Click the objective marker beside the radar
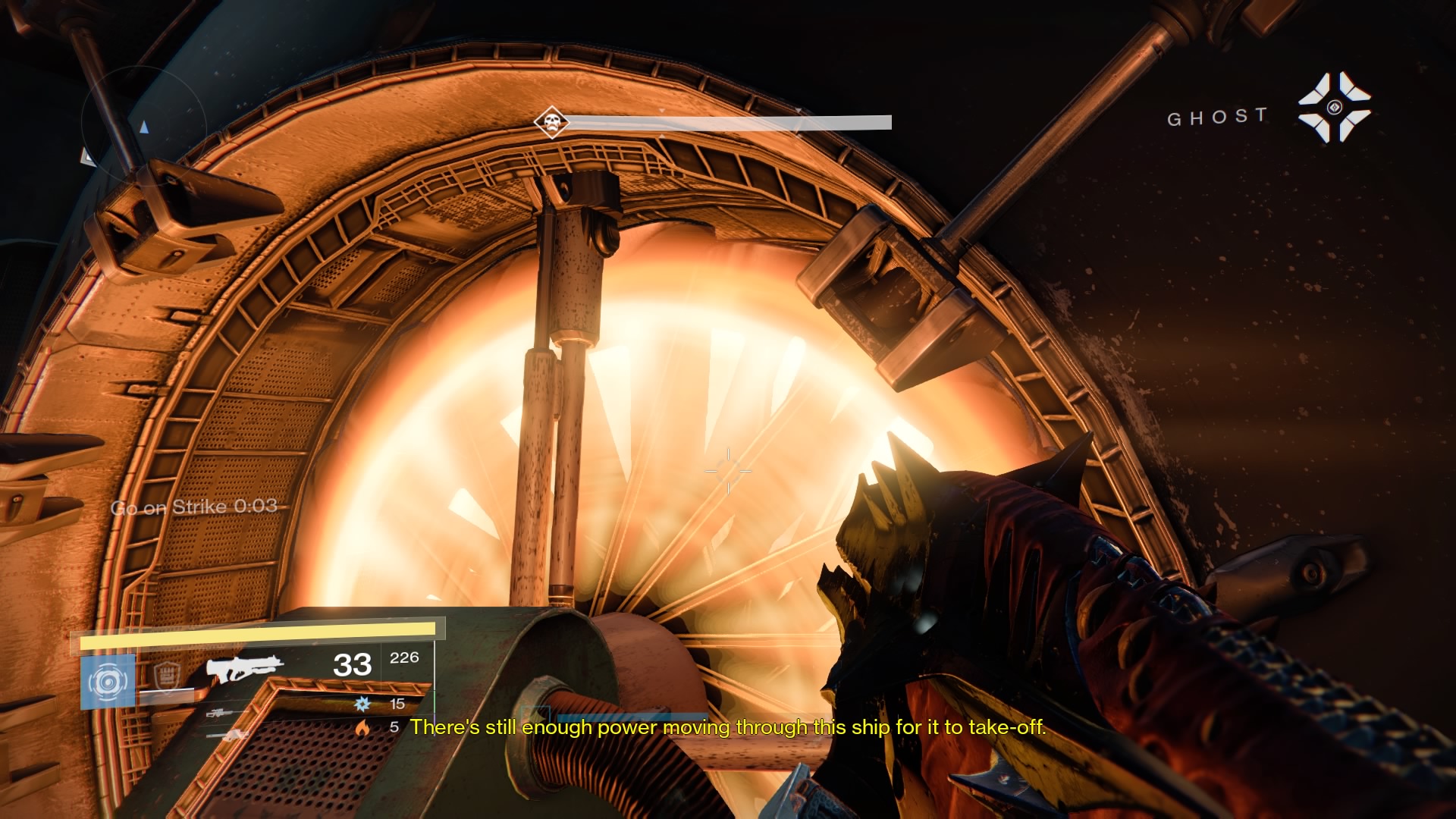 87,156
